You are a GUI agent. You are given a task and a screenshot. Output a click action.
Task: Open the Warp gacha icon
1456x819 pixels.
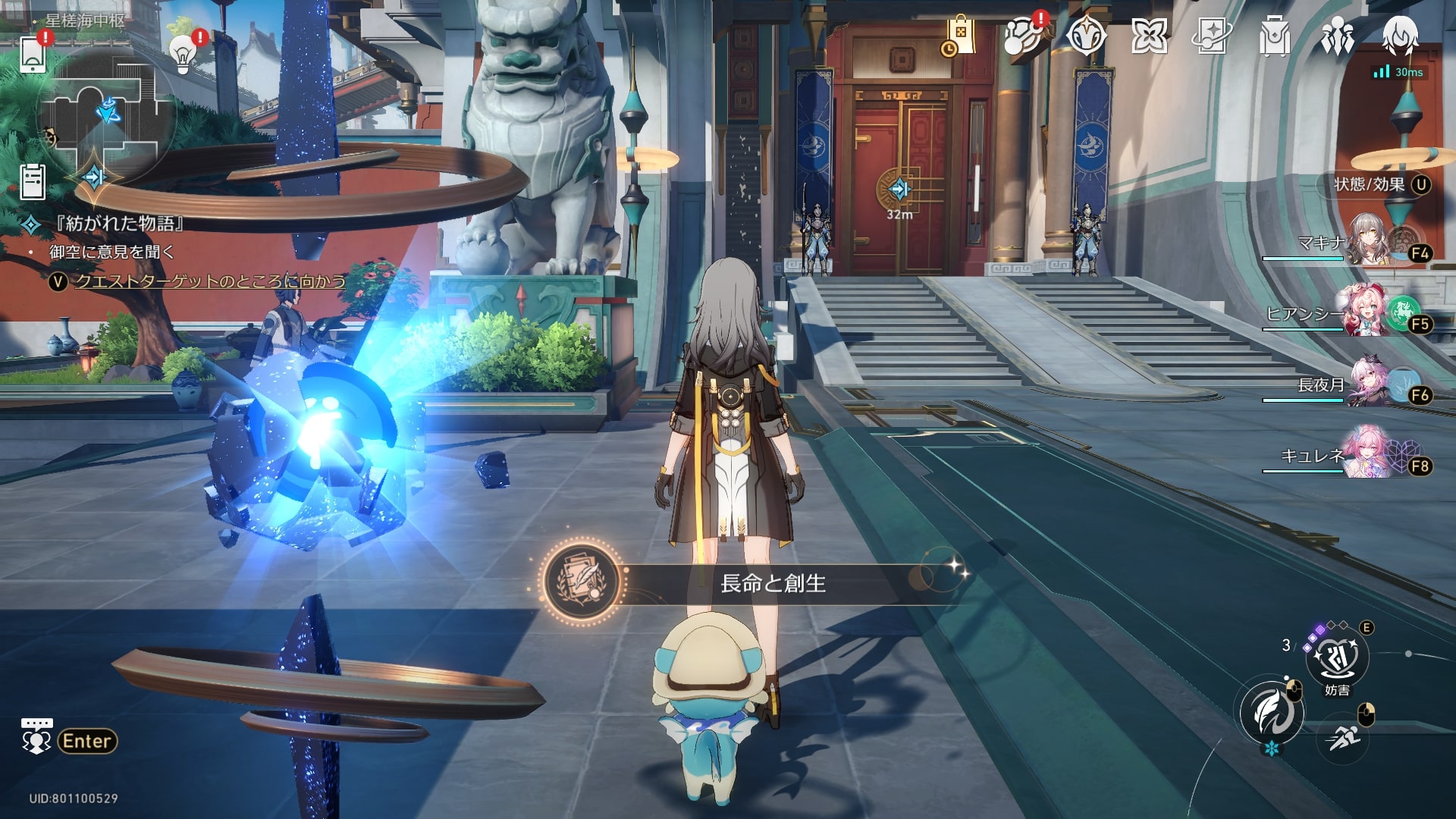[x=1086, y=36]
